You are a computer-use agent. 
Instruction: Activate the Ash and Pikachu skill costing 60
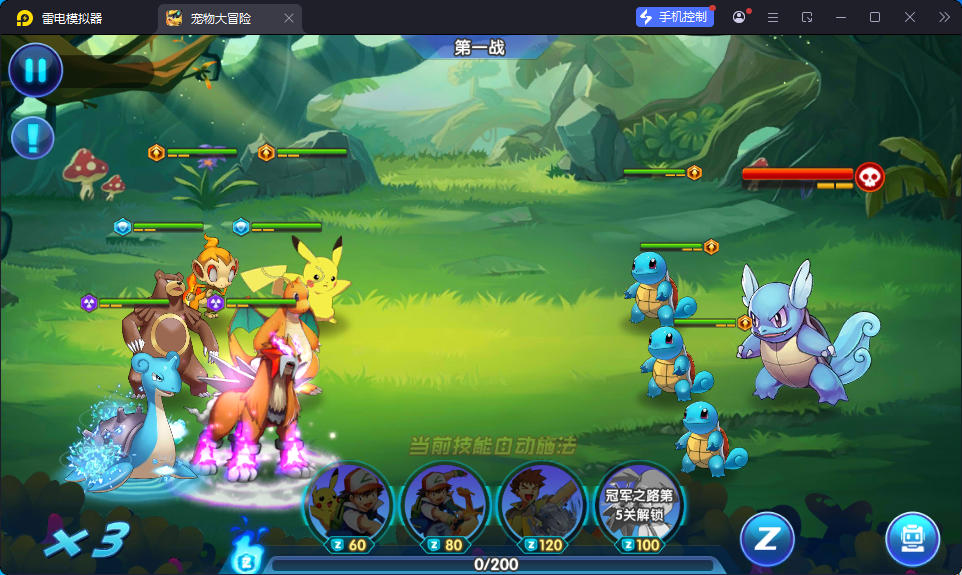(x=347, y=503)
